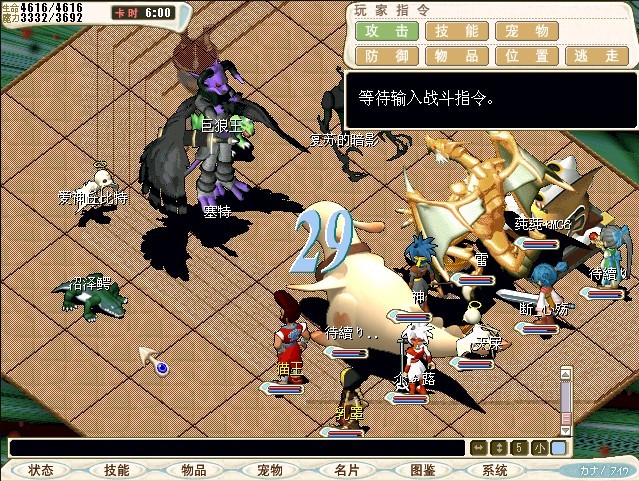Open the 系统 (System) menu

coord(495,470)
